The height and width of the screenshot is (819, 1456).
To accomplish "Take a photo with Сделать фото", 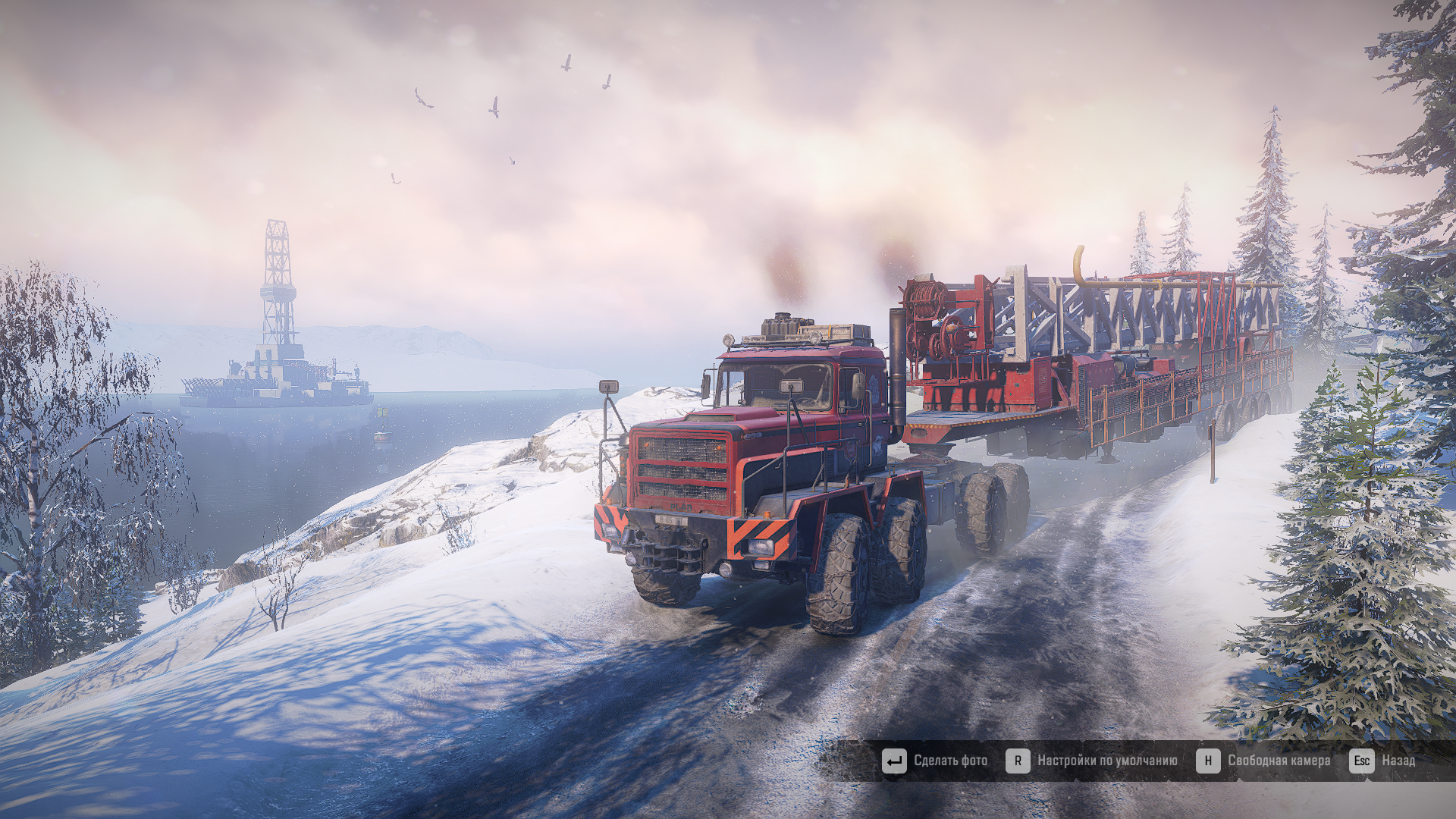I will pyautogui.click(x=935, y=761).
